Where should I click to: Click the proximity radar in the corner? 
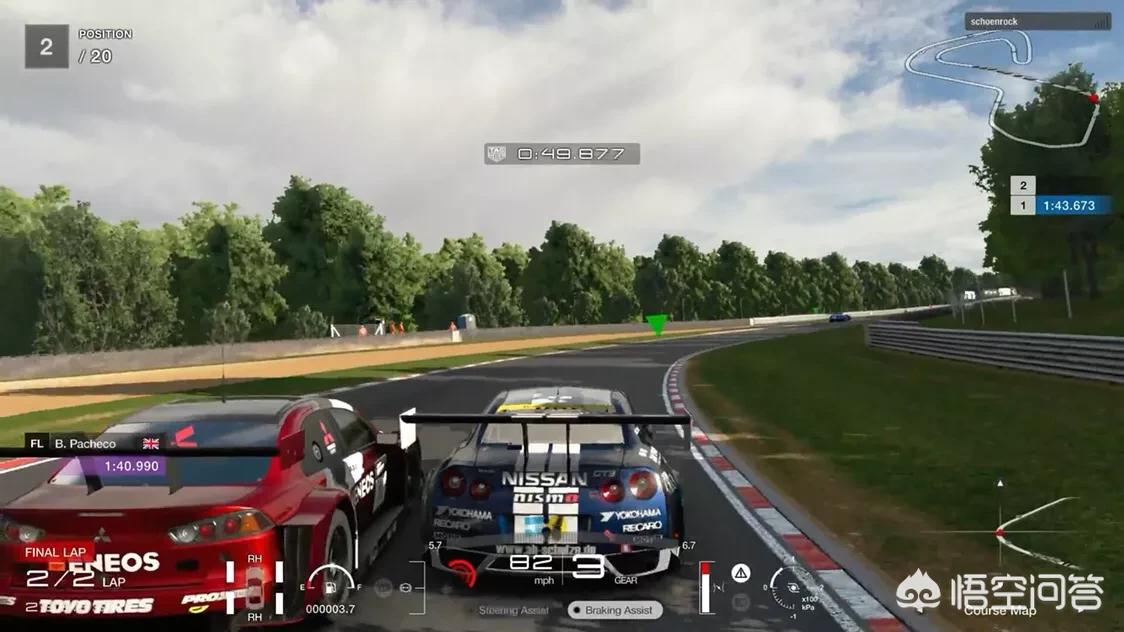click(1000, 530)
